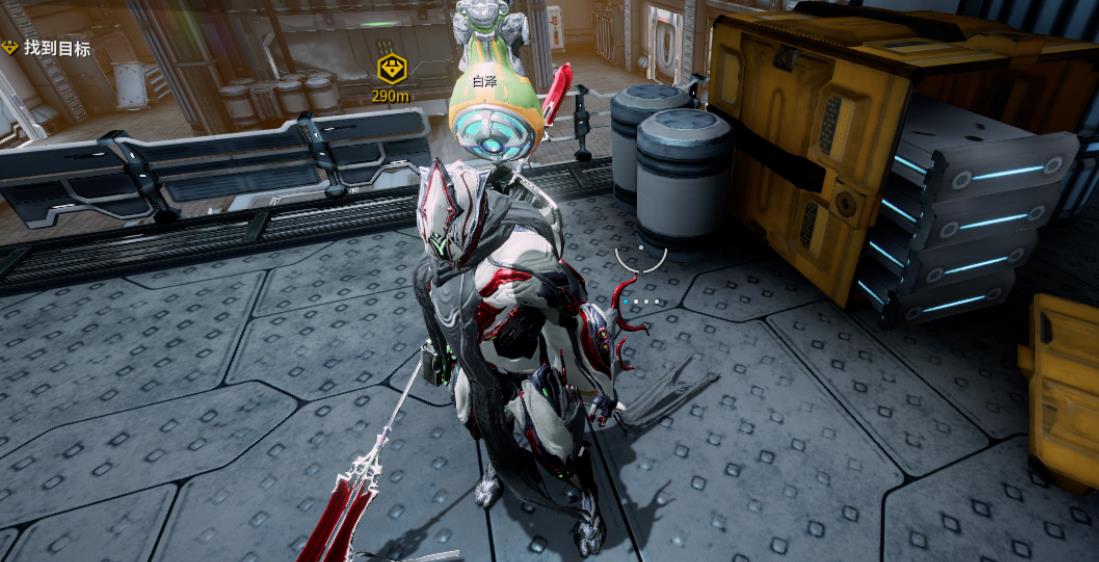
Task: Click the 找到目标 objective tracker
Action: (x=48, y=48)
